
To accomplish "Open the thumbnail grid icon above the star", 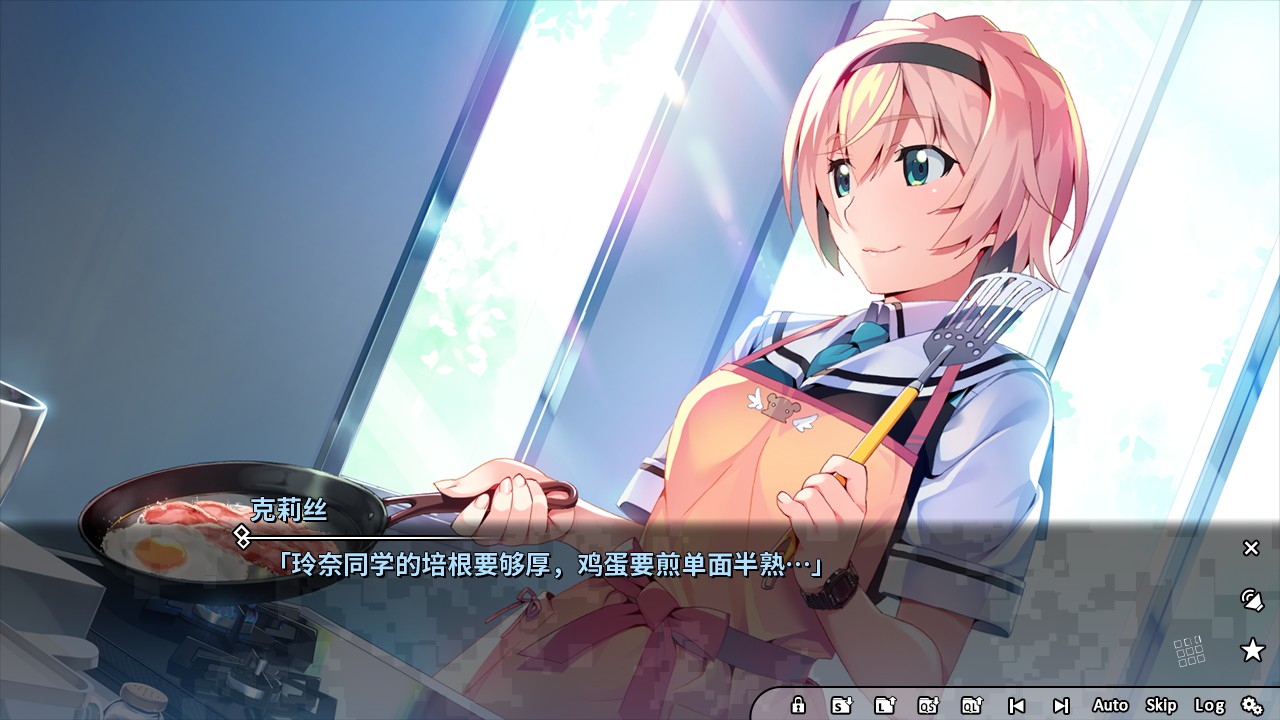I will (x=1187, y=650).
